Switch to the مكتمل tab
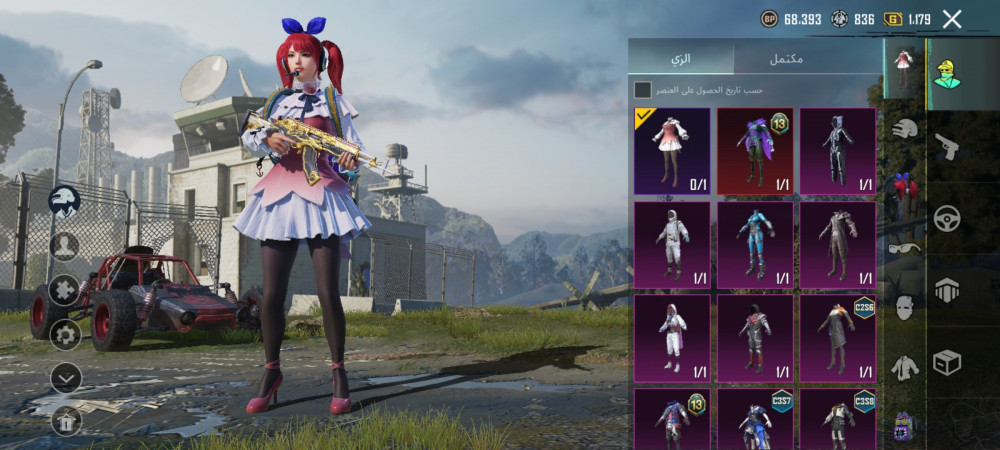 point(786,58)
